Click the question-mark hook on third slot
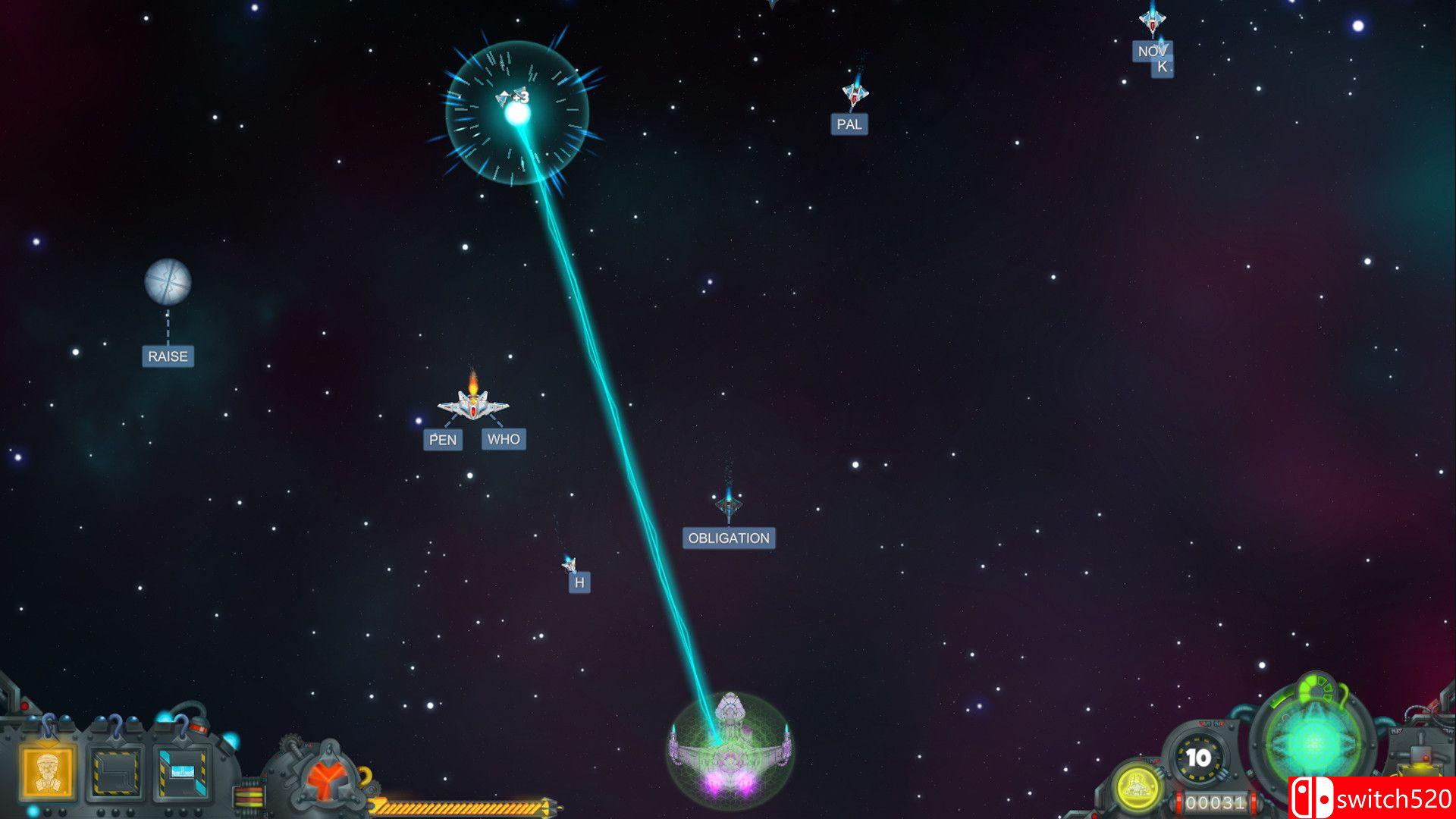The image size is (1456, 819). point(184,726)
